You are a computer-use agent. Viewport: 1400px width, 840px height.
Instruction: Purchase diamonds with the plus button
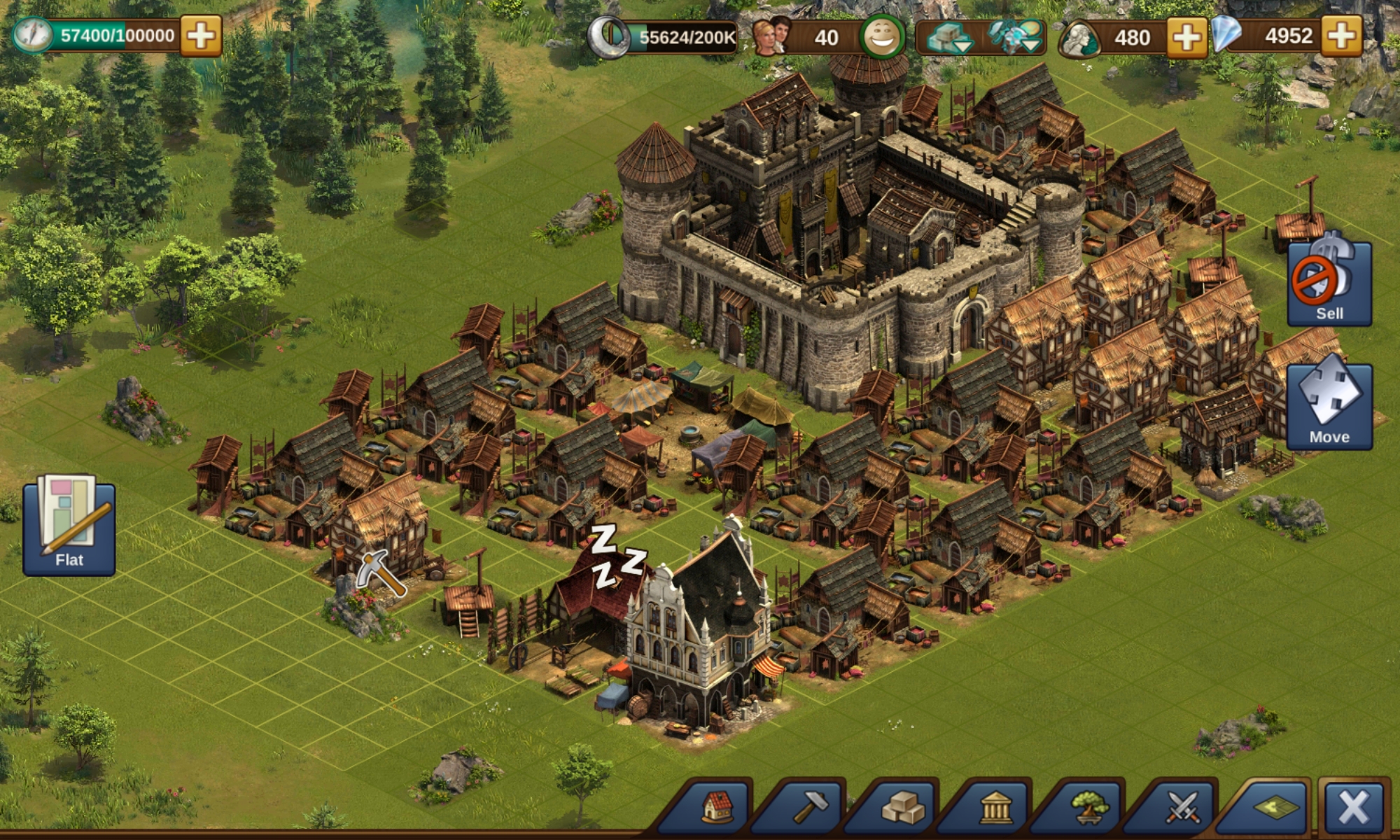point(1342,36)
